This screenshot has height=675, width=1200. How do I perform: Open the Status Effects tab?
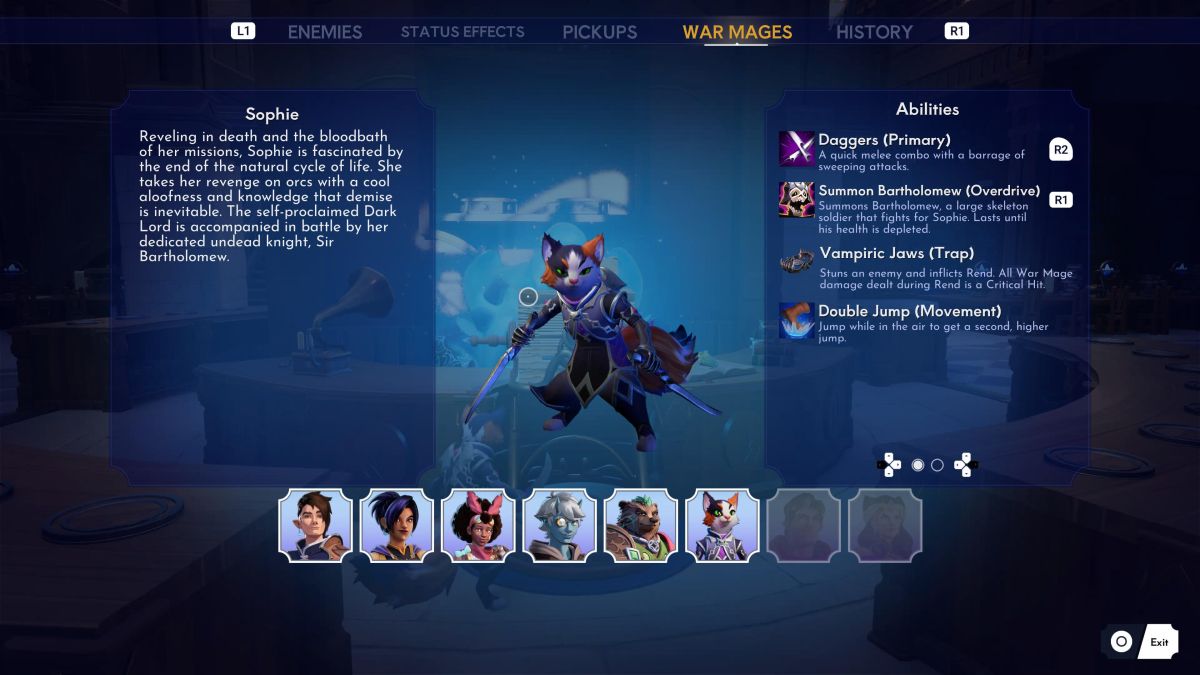click(462, 32)
